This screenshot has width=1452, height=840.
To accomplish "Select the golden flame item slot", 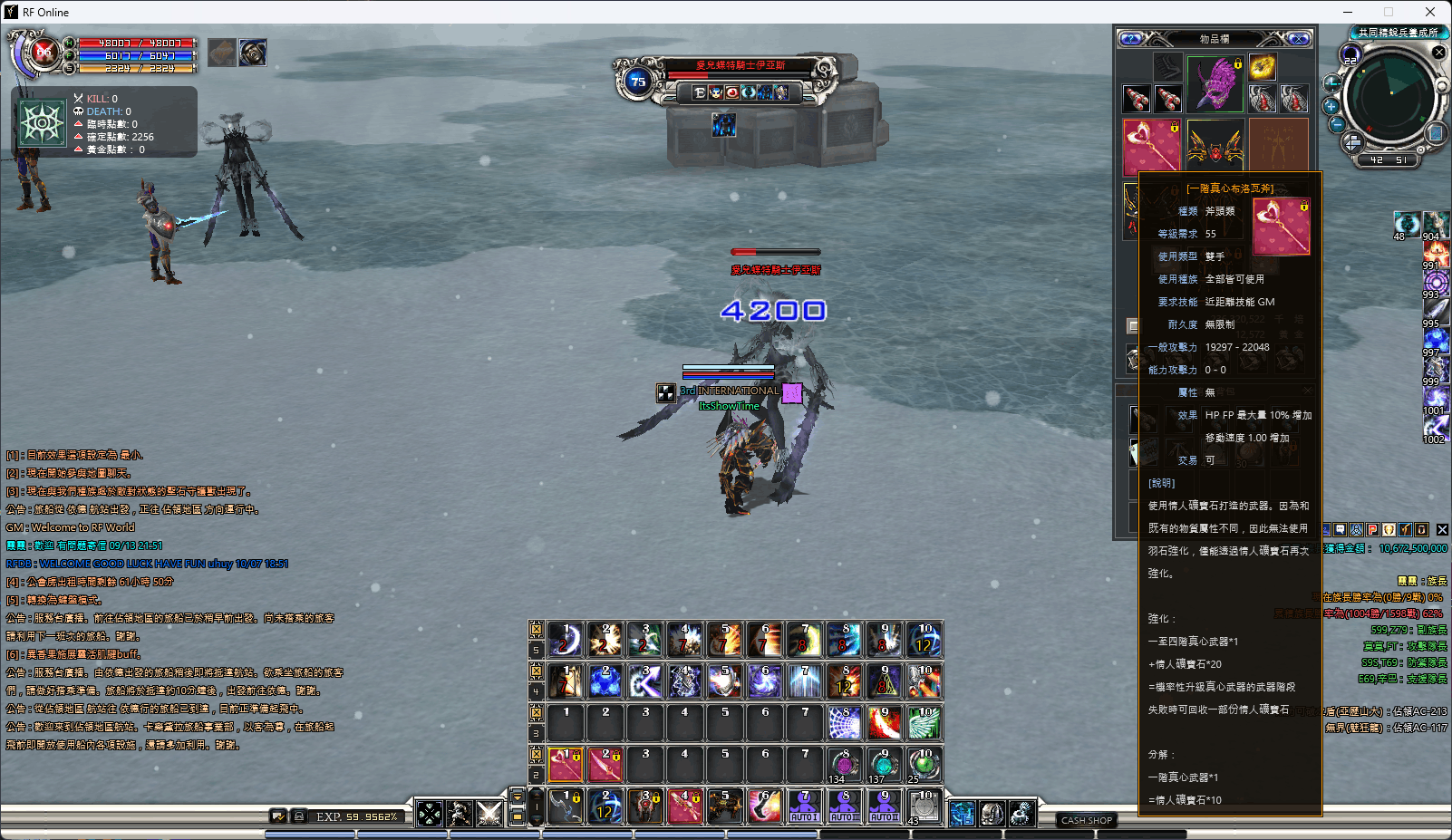I will (x=1263, y=66).
